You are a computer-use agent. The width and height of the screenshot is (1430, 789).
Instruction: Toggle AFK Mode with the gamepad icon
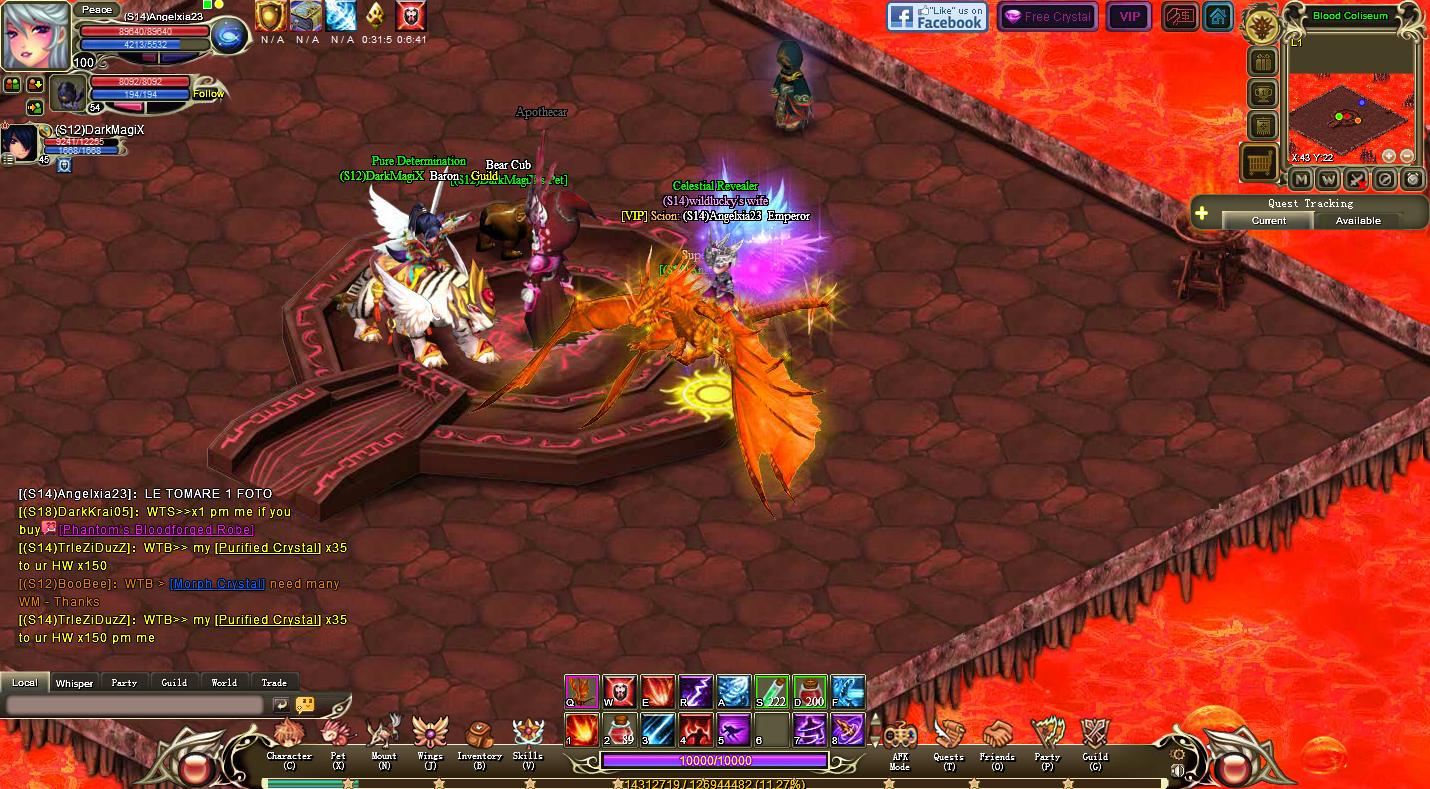[x=899, y=740]
